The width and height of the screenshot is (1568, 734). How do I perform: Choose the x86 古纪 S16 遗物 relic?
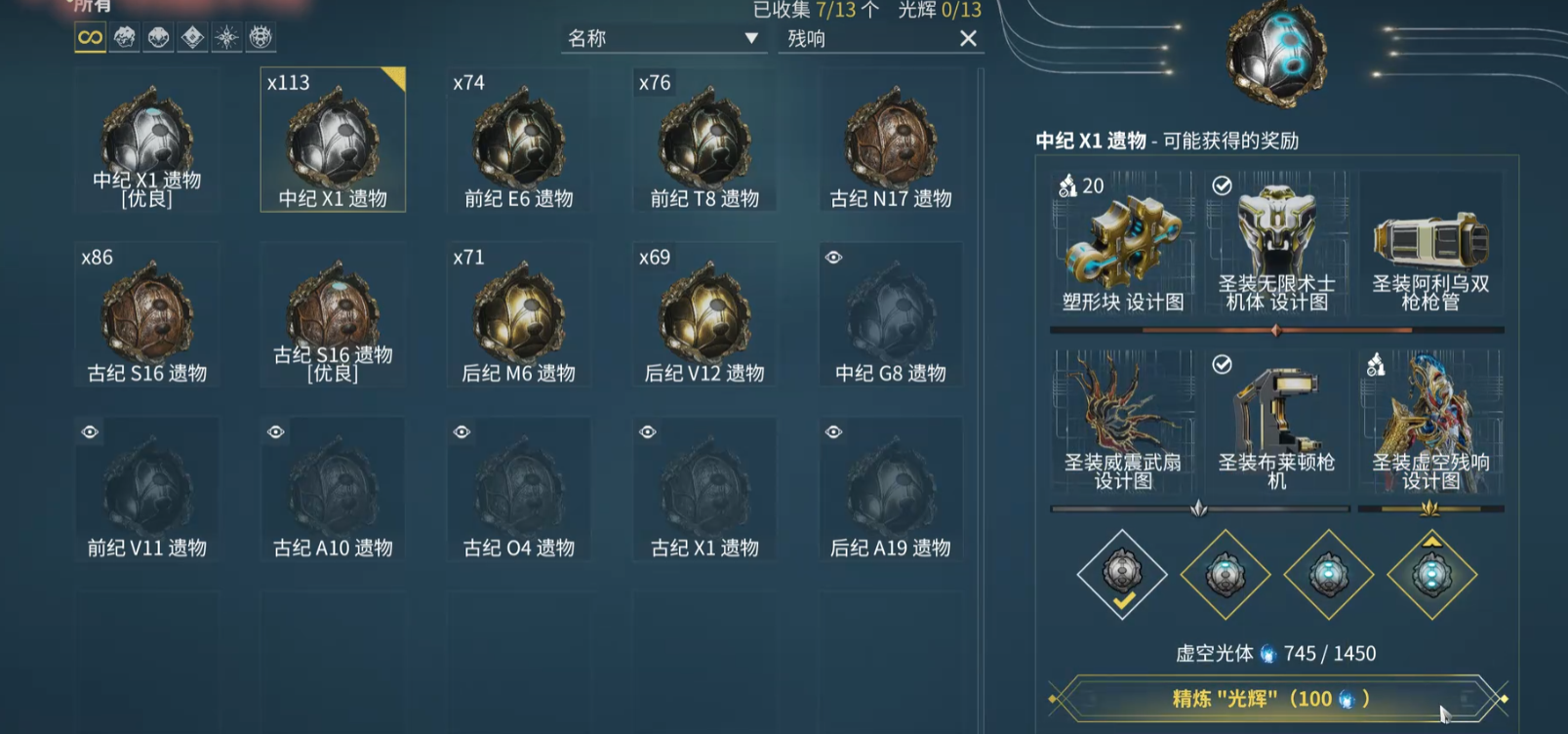147,315
